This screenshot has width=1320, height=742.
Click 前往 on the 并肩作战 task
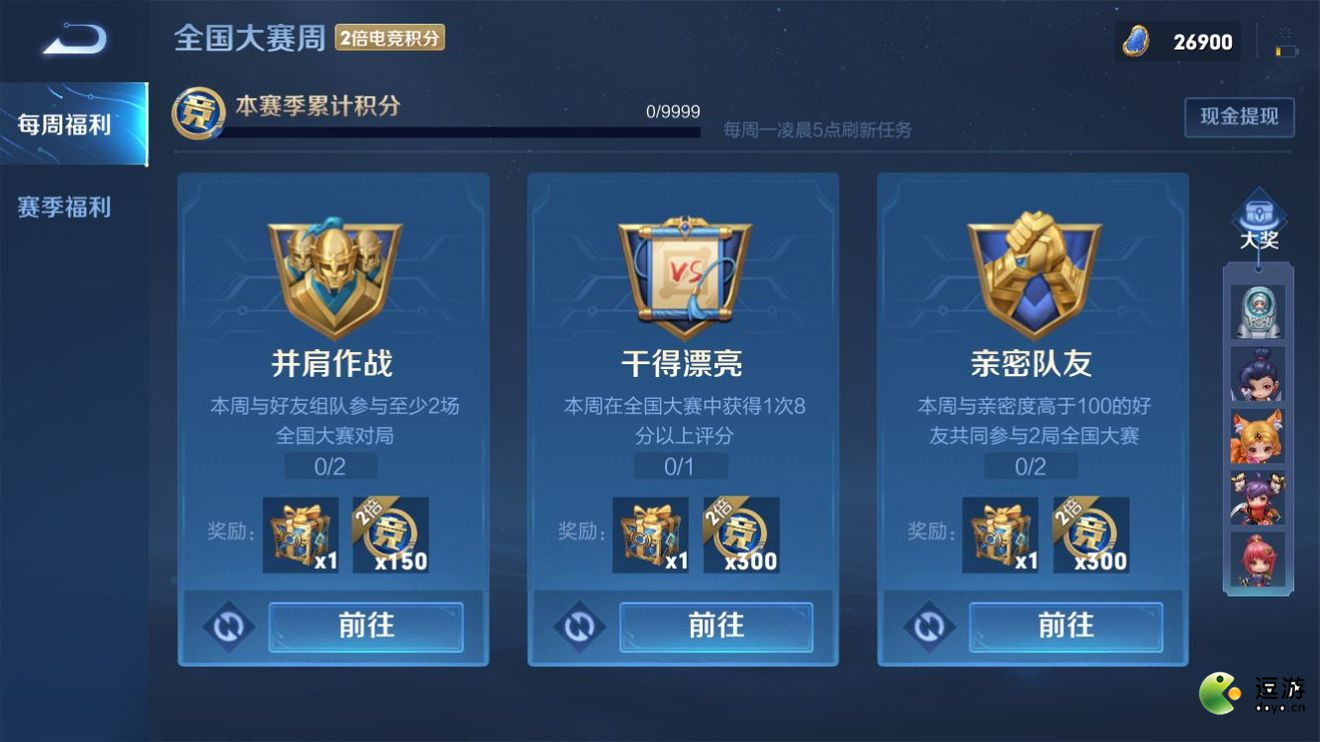(366, 626)
